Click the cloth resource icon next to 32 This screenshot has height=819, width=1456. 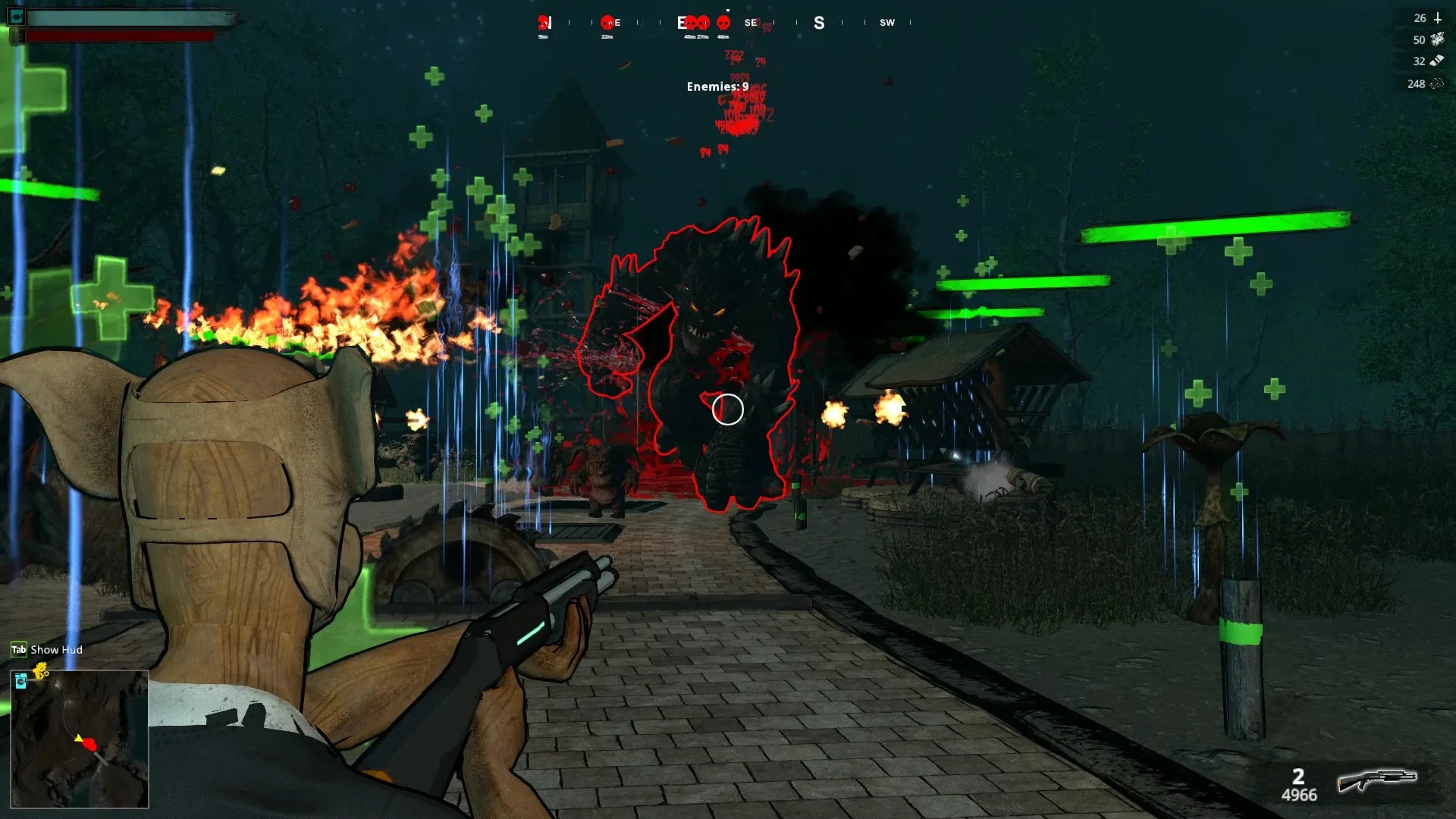[1437, 61]
